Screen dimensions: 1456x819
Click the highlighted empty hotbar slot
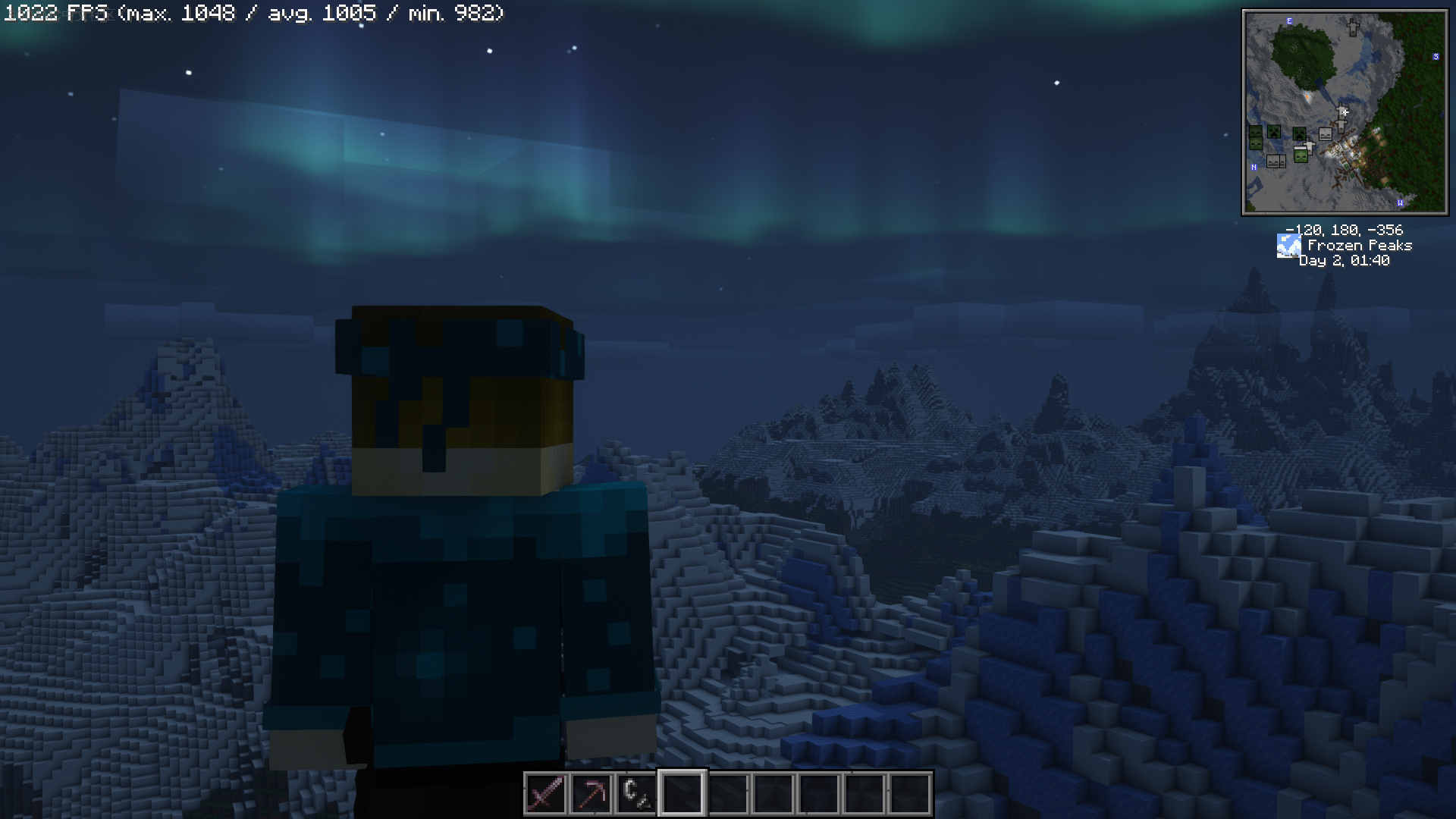[682, 793]
